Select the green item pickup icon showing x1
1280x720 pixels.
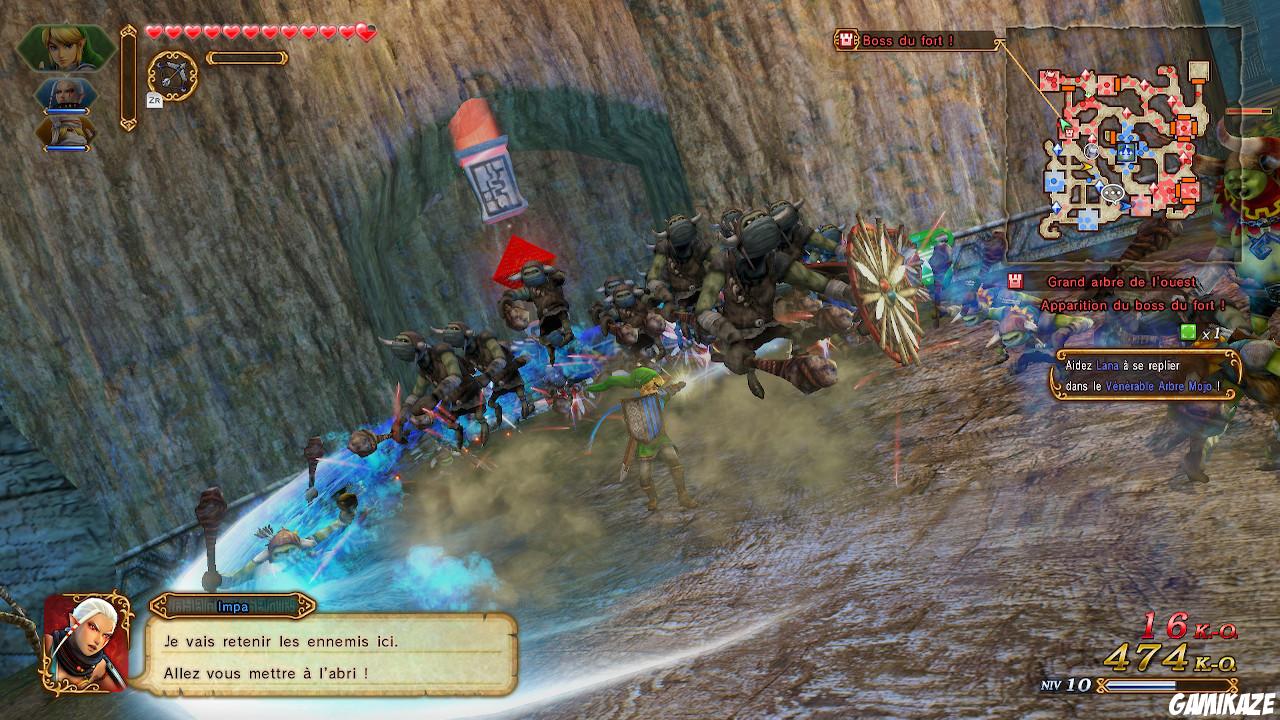(x=1187, y=331)
